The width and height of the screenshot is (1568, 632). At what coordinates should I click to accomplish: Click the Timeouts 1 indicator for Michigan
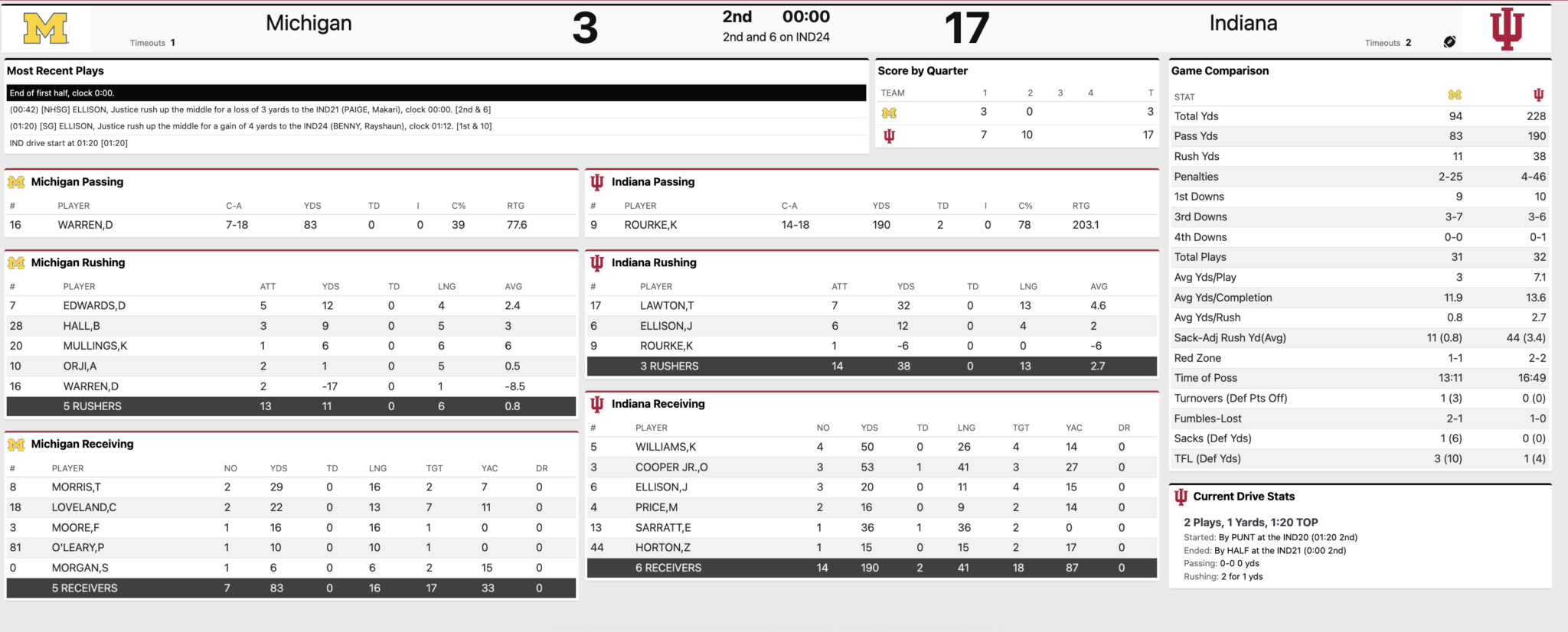pyautogui.click(x=151, y=43)
